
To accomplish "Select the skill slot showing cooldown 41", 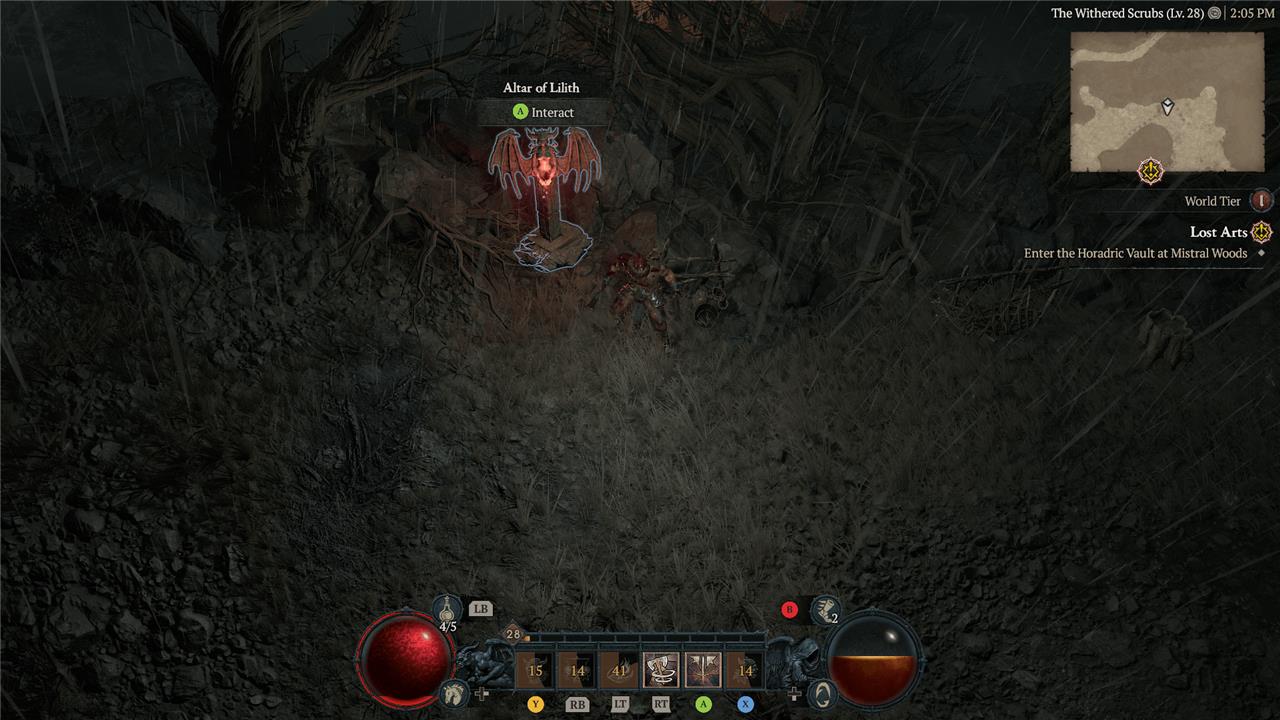I will [619, 670].
